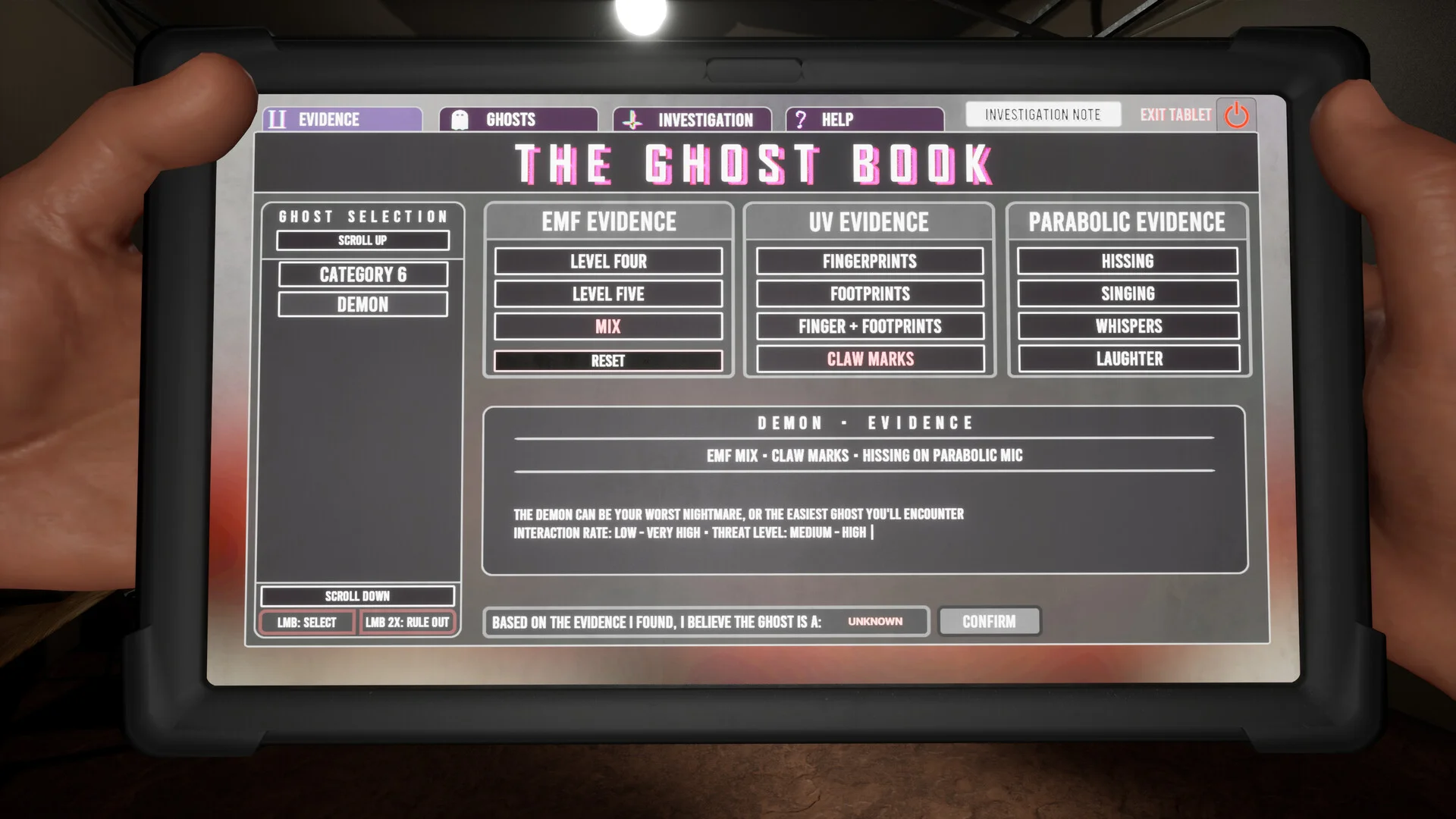Image resolution: width=1456 pixels, height=819 pixels.
Task: Switch to the Ghosts tab
Action: (x=518, y=120)
